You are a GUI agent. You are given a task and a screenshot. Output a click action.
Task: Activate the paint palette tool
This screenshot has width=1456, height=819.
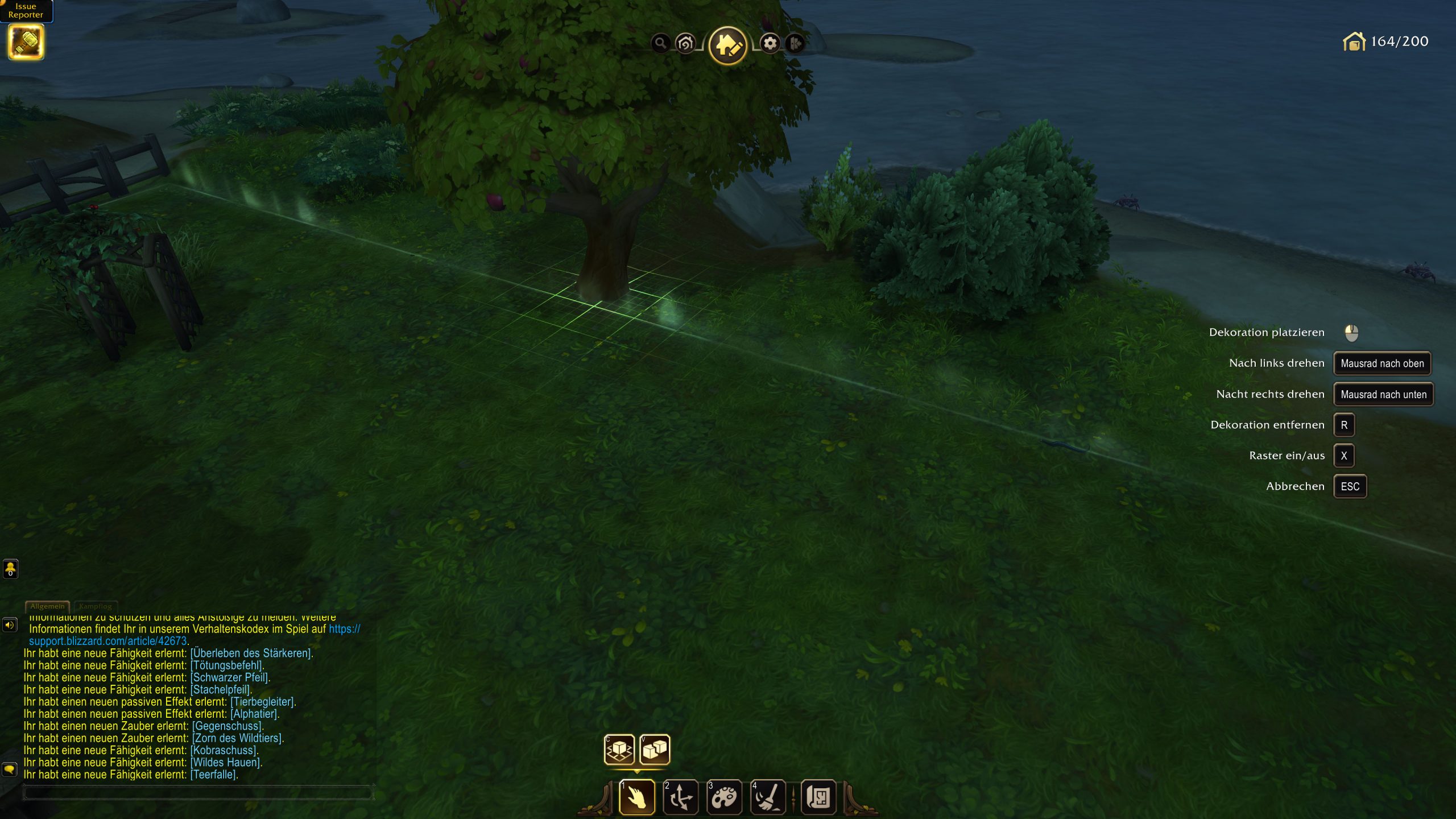[x=724, y=797]
